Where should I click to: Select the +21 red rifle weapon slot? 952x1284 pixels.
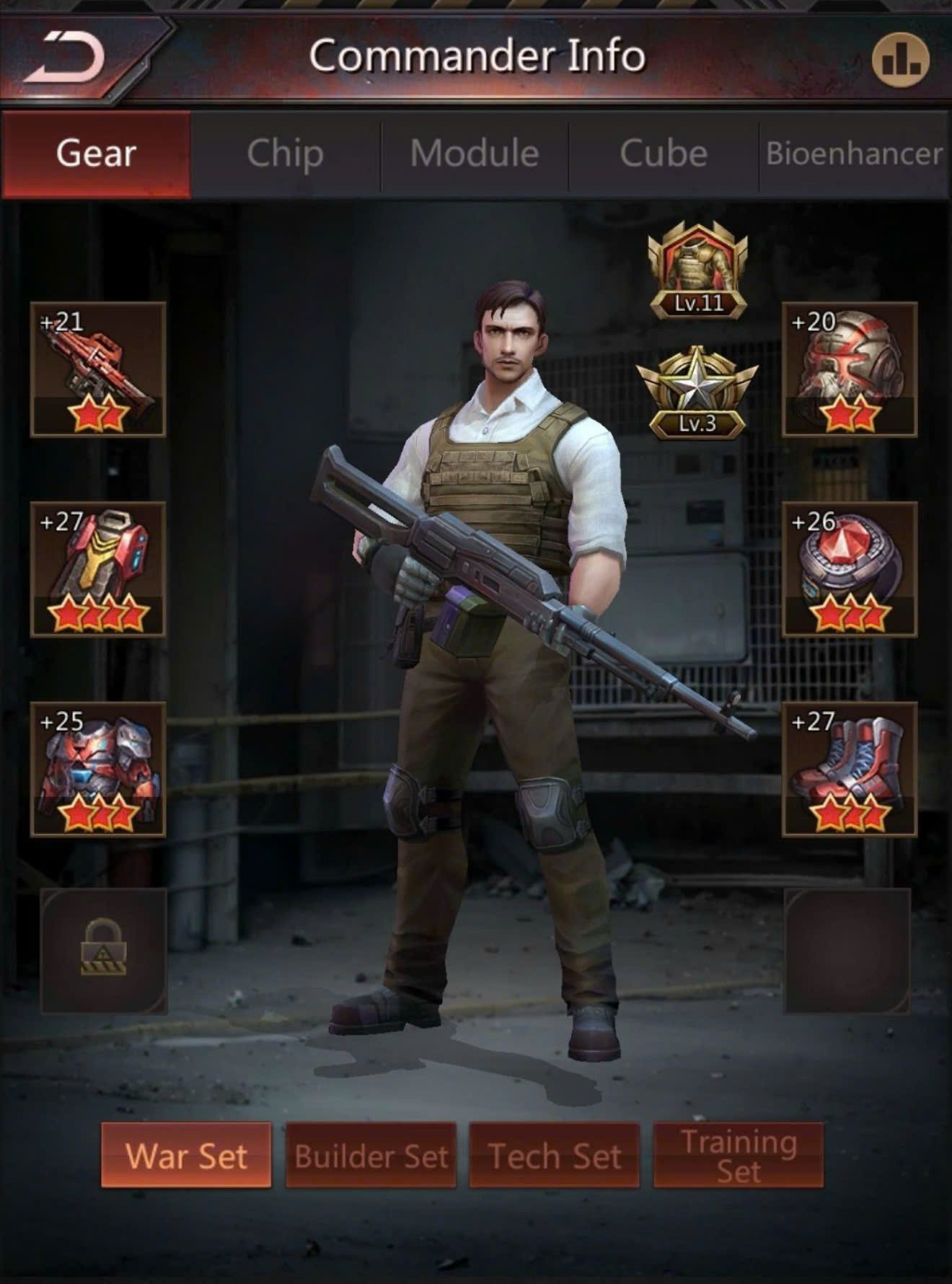point(98,369)
